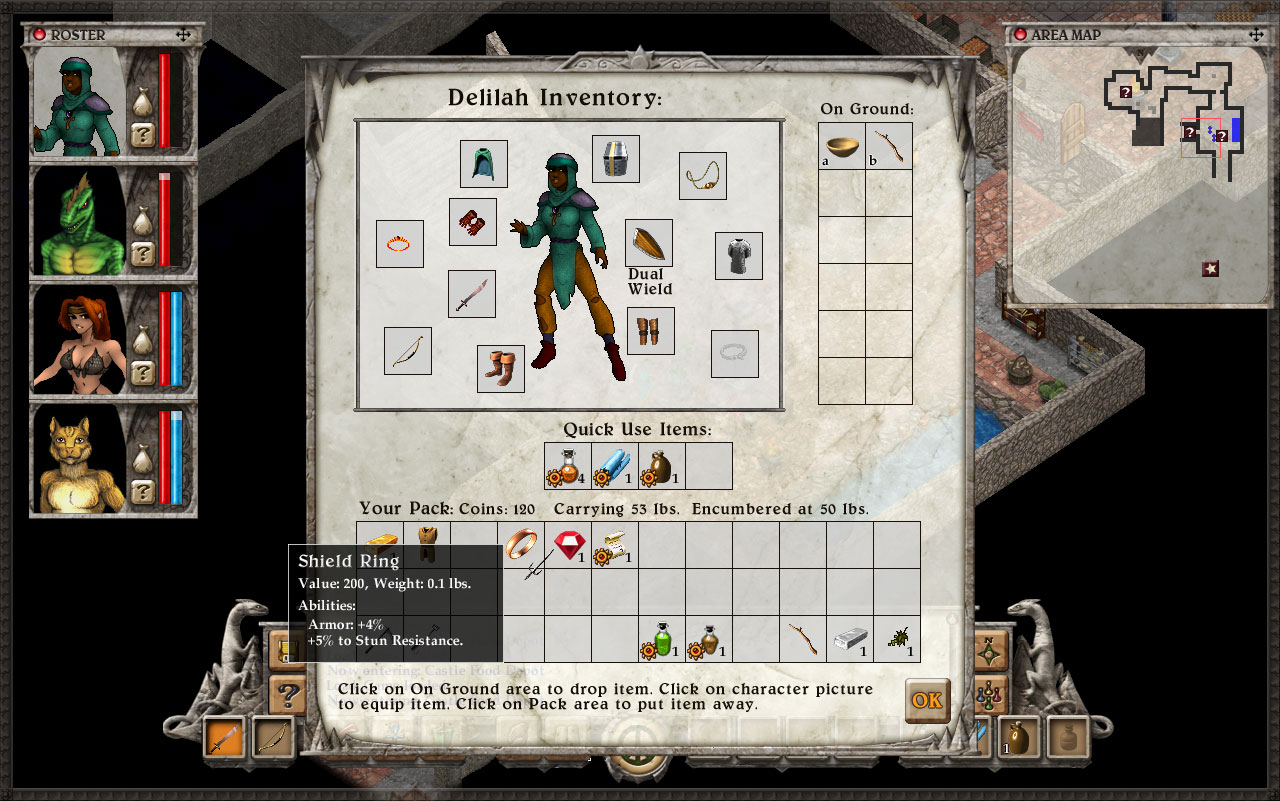
Task: Select the necklace equipment slot
Action: pyautogui.click(x=703, y=176)
